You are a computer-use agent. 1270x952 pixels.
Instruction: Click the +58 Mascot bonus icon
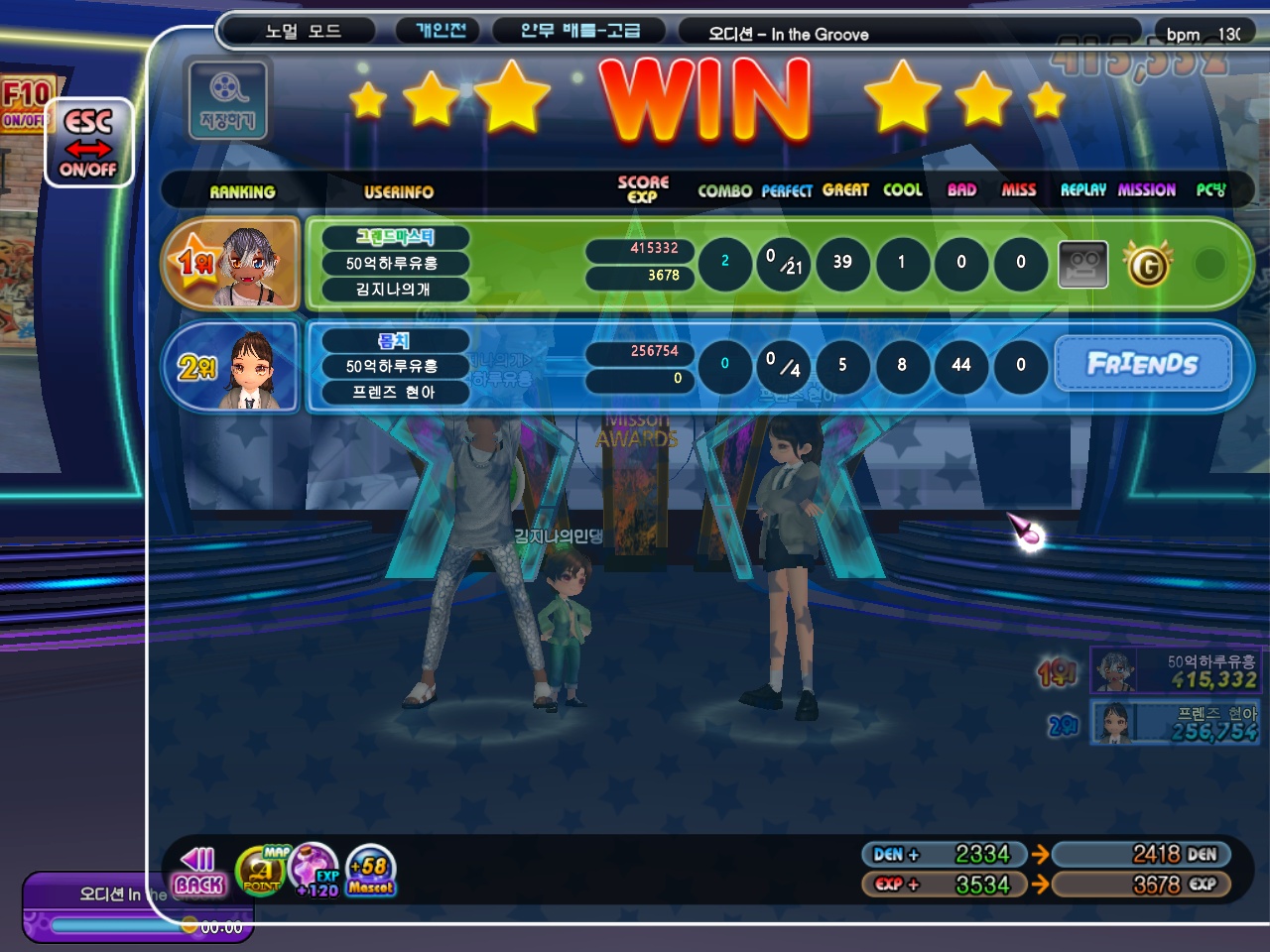371,872
